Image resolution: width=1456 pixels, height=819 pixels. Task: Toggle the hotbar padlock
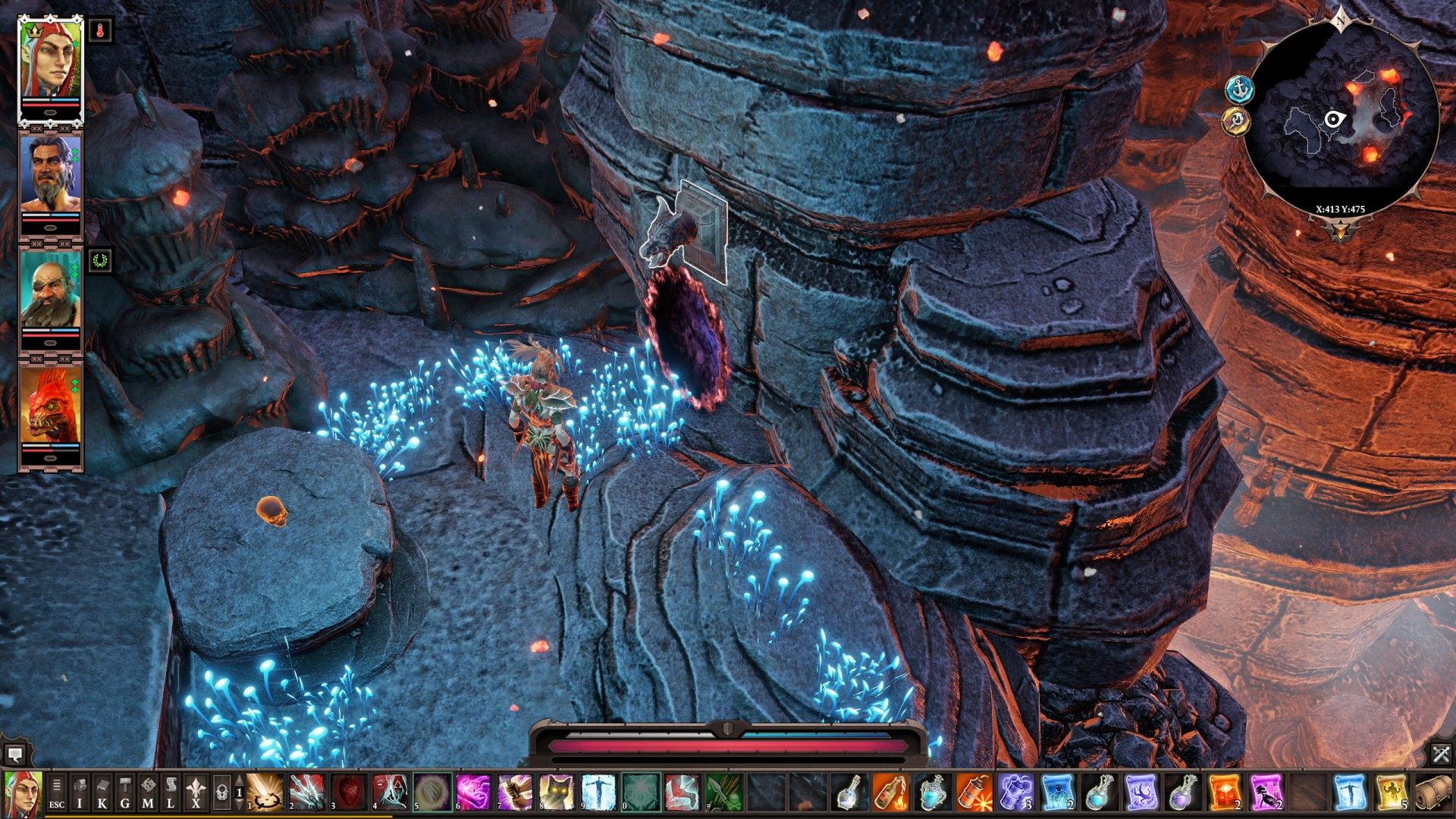pyautogui.click(x=221, y=792)
